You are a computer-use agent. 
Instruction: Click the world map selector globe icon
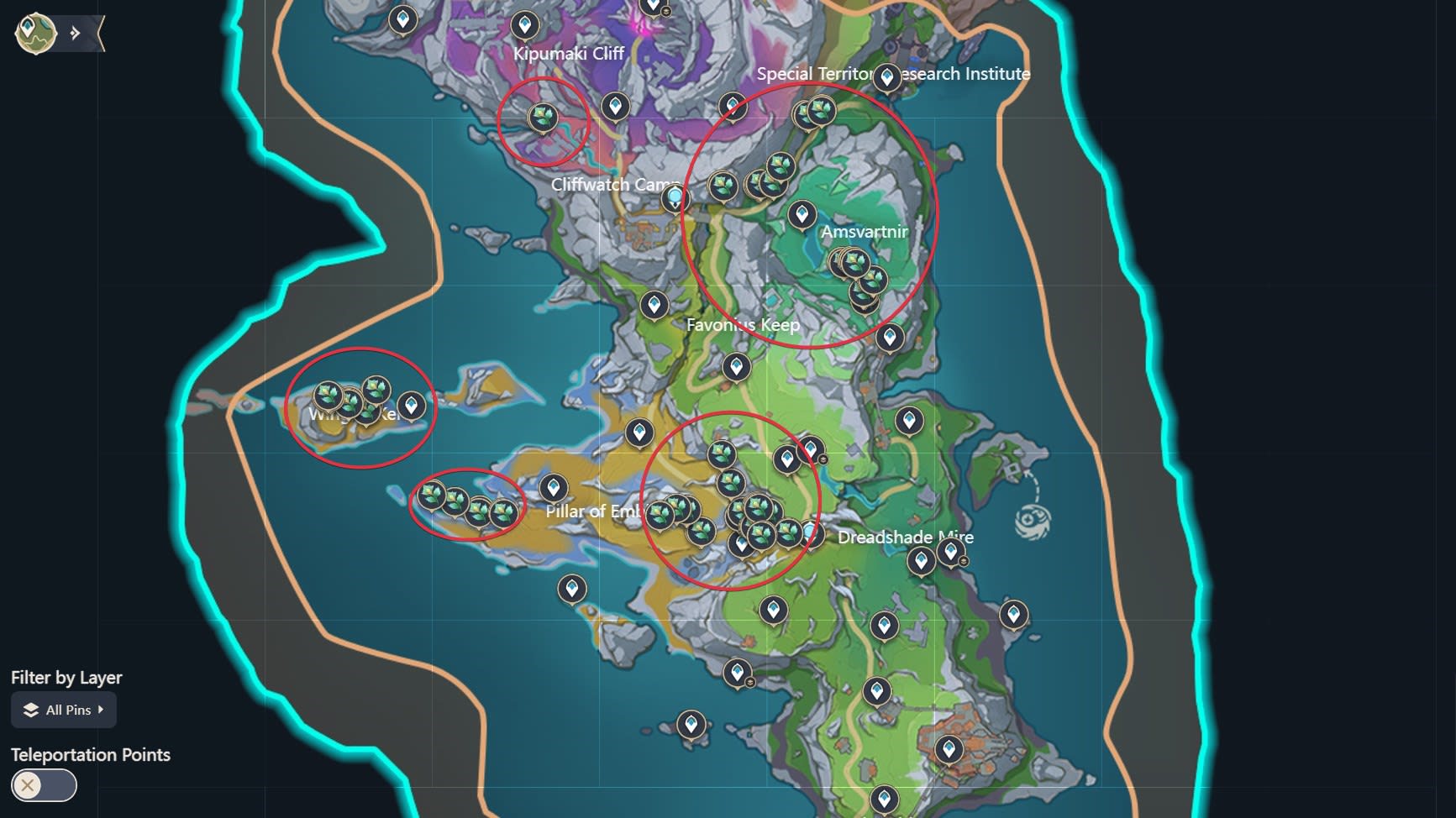point(35,32)
